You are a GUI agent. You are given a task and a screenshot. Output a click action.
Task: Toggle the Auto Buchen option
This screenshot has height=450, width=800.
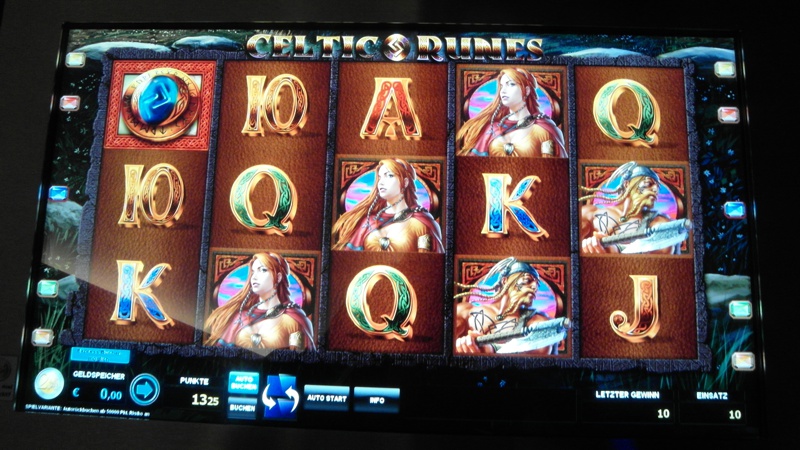point(242,385)
